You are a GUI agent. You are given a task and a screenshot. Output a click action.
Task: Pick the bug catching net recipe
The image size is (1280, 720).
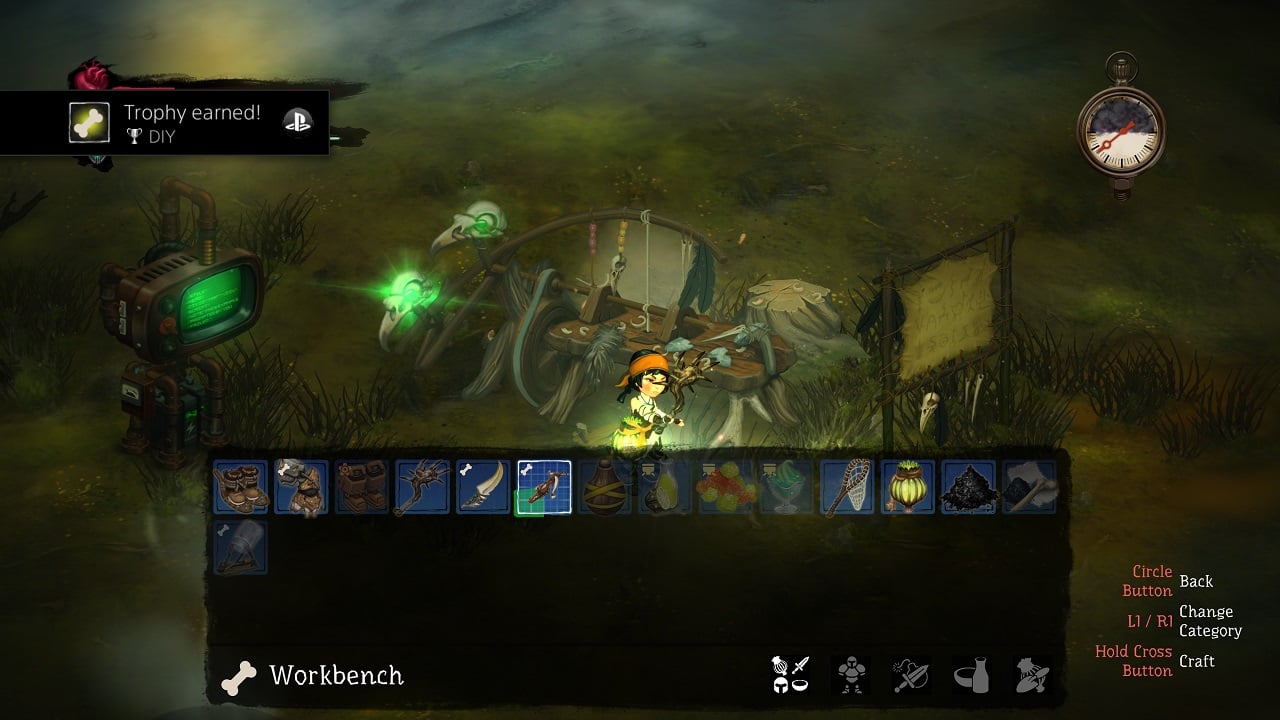[x=847, y=487]
